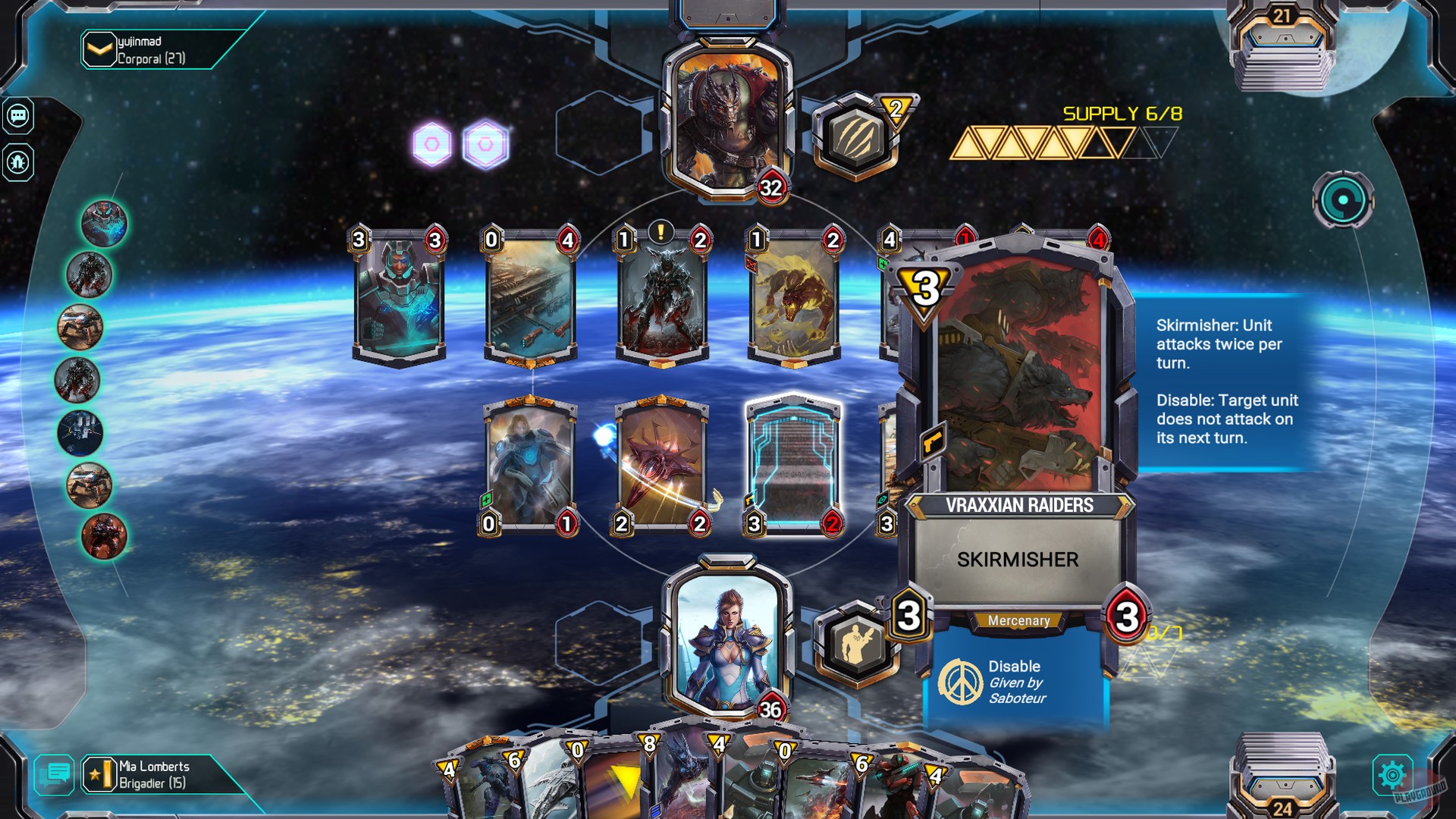Click the VRAXXIAN RAIDERS title plate
This screenshot has height=819, width=1456.
click(x=1019, y=503)
